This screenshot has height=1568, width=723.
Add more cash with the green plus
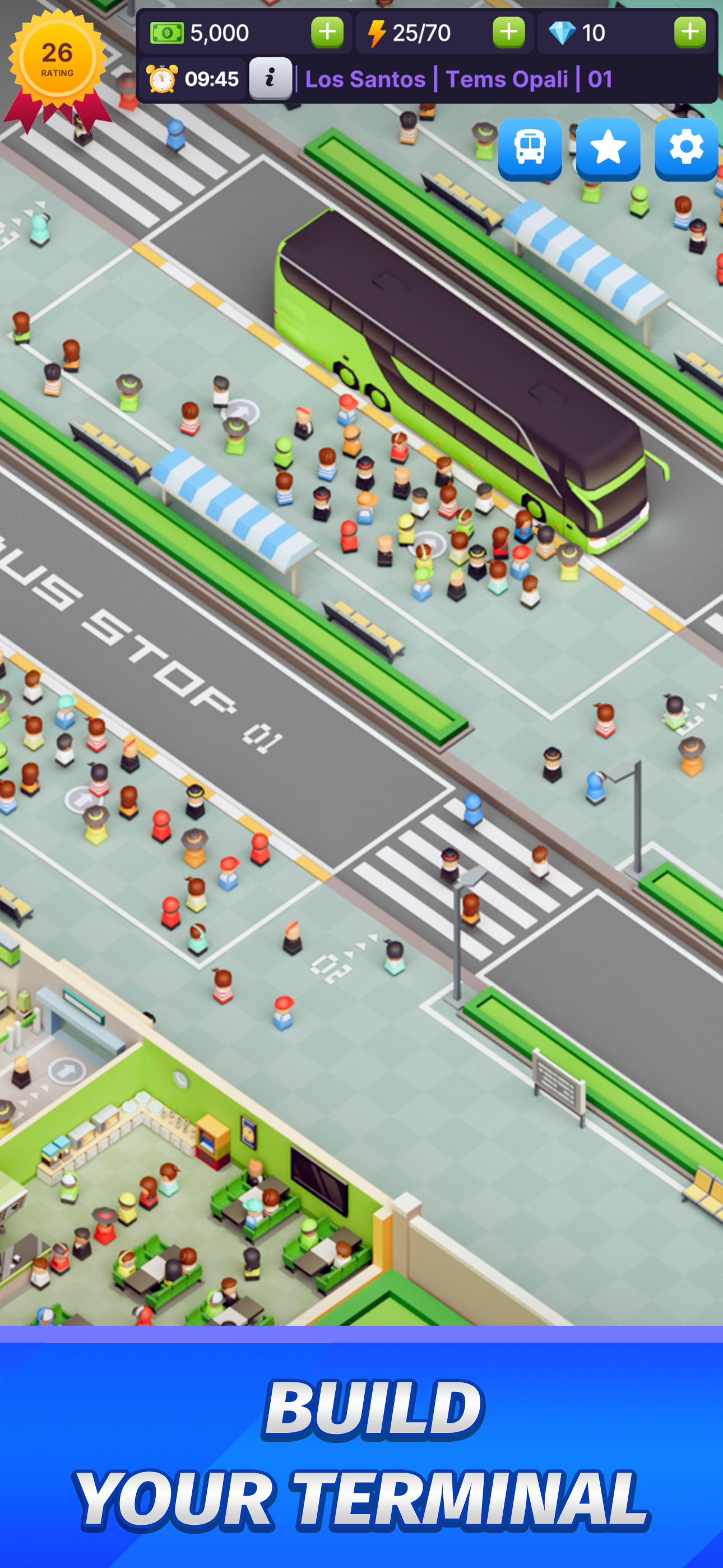pos(327,33)
